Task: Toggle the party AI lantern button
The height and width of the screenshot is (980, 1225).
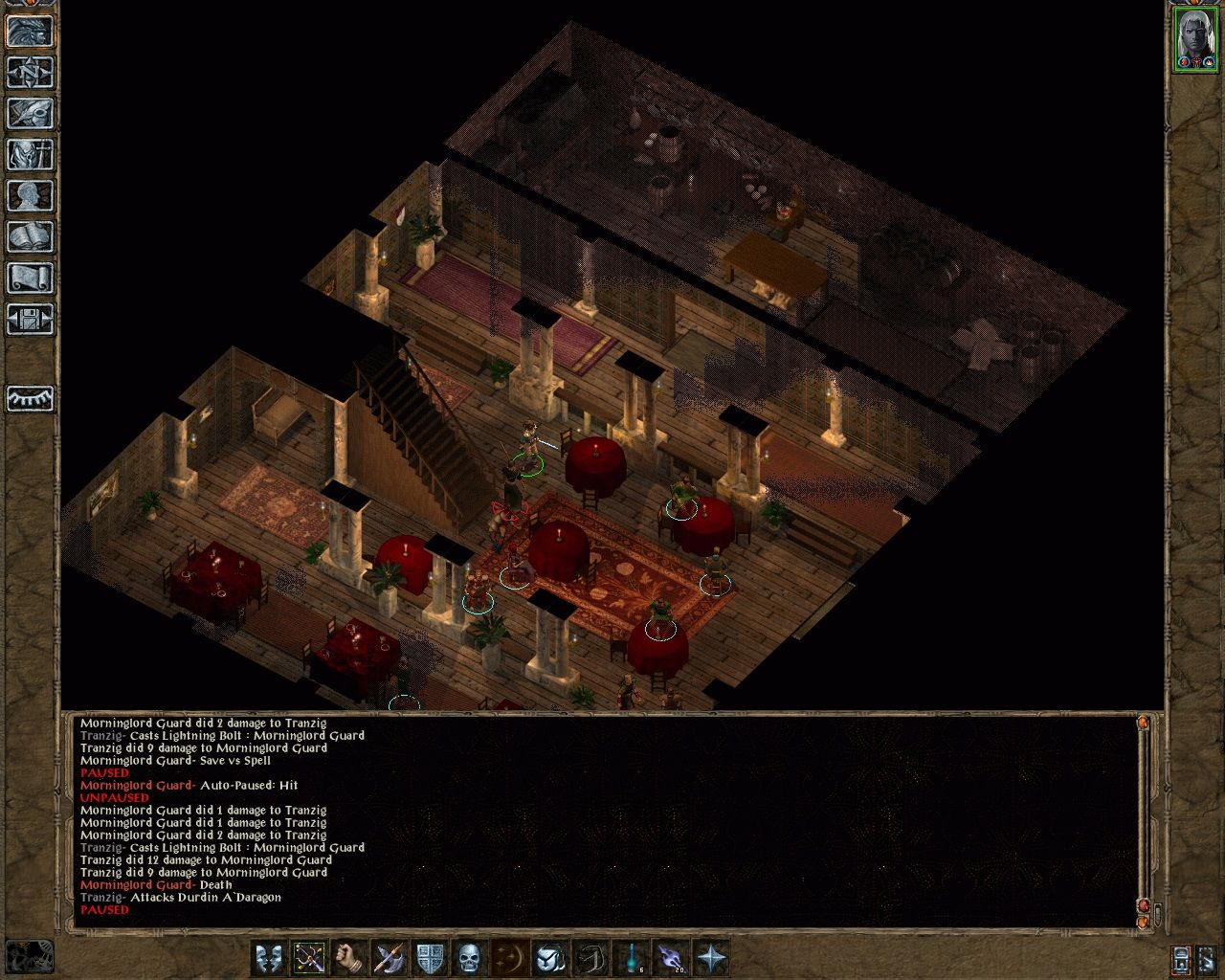Action: 1181,958
